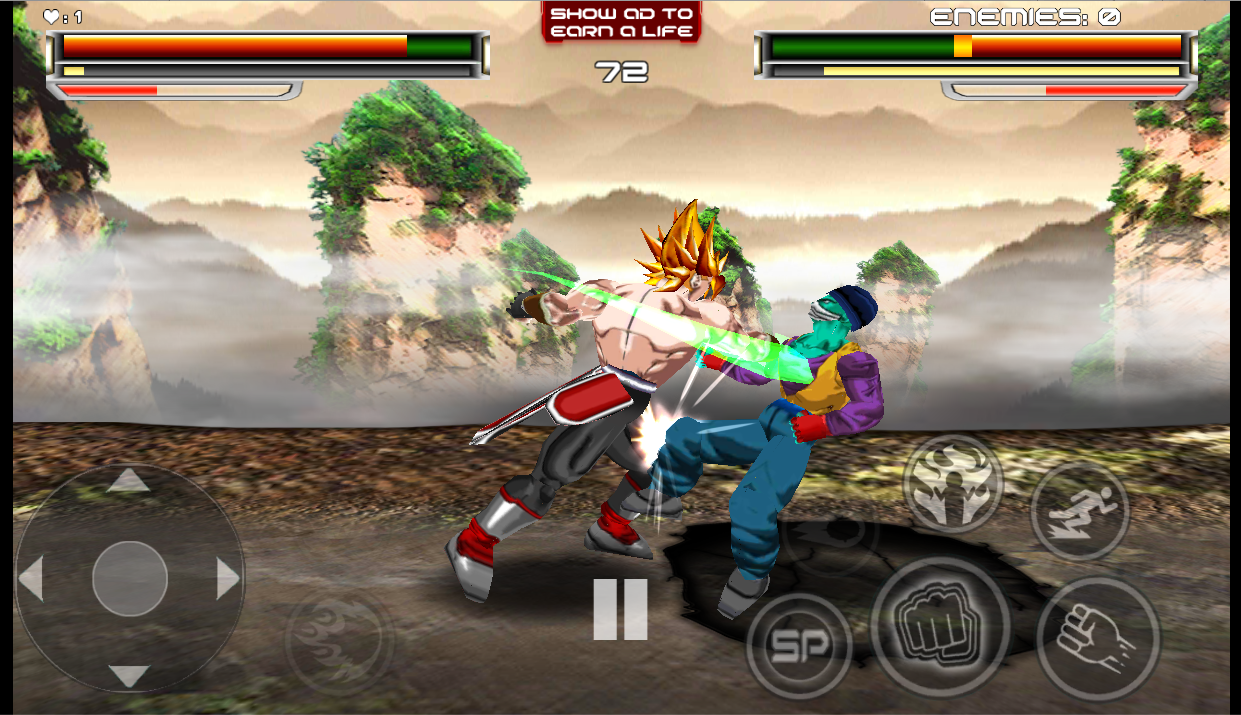This screenshot has height=715, width=1241.
Task: Pause the fight
Action: (620, 609)
